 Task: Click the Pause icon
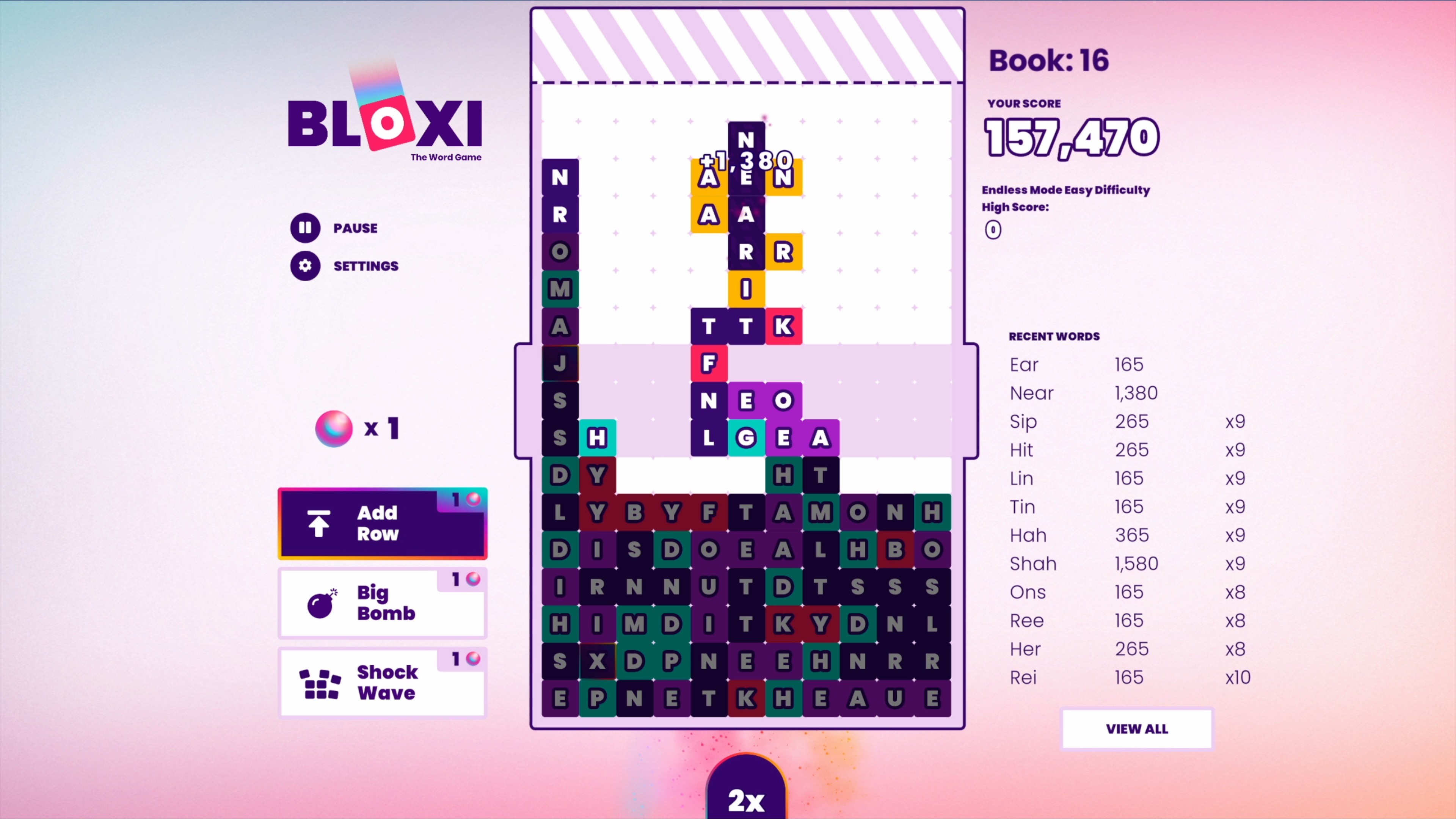coord(305,228)
